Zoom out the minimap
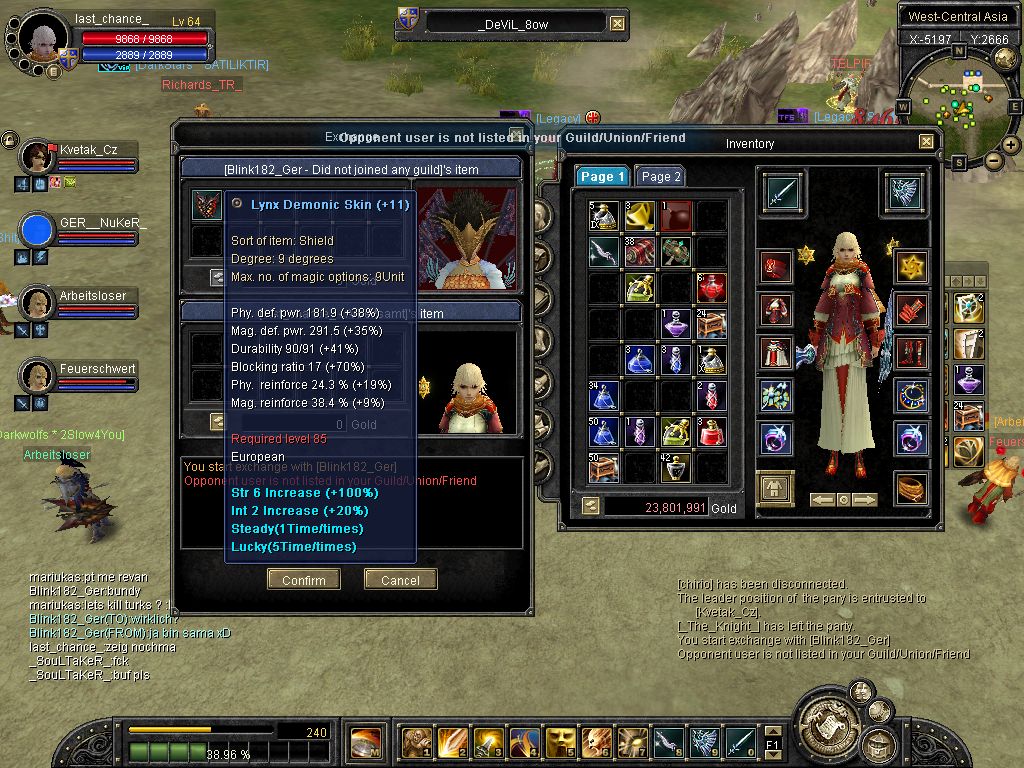The width and height of the screenshot is (1024, 768). (994, 160)
